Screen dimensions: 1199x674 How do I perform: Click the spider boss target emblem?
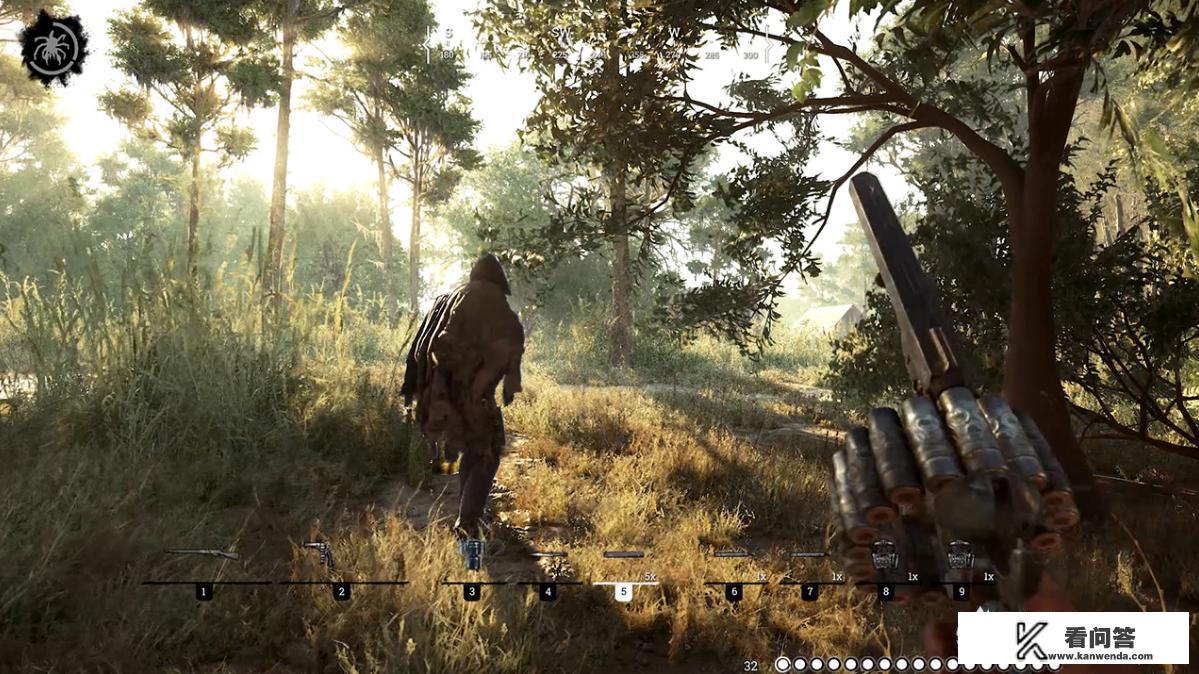coord(53,47)
